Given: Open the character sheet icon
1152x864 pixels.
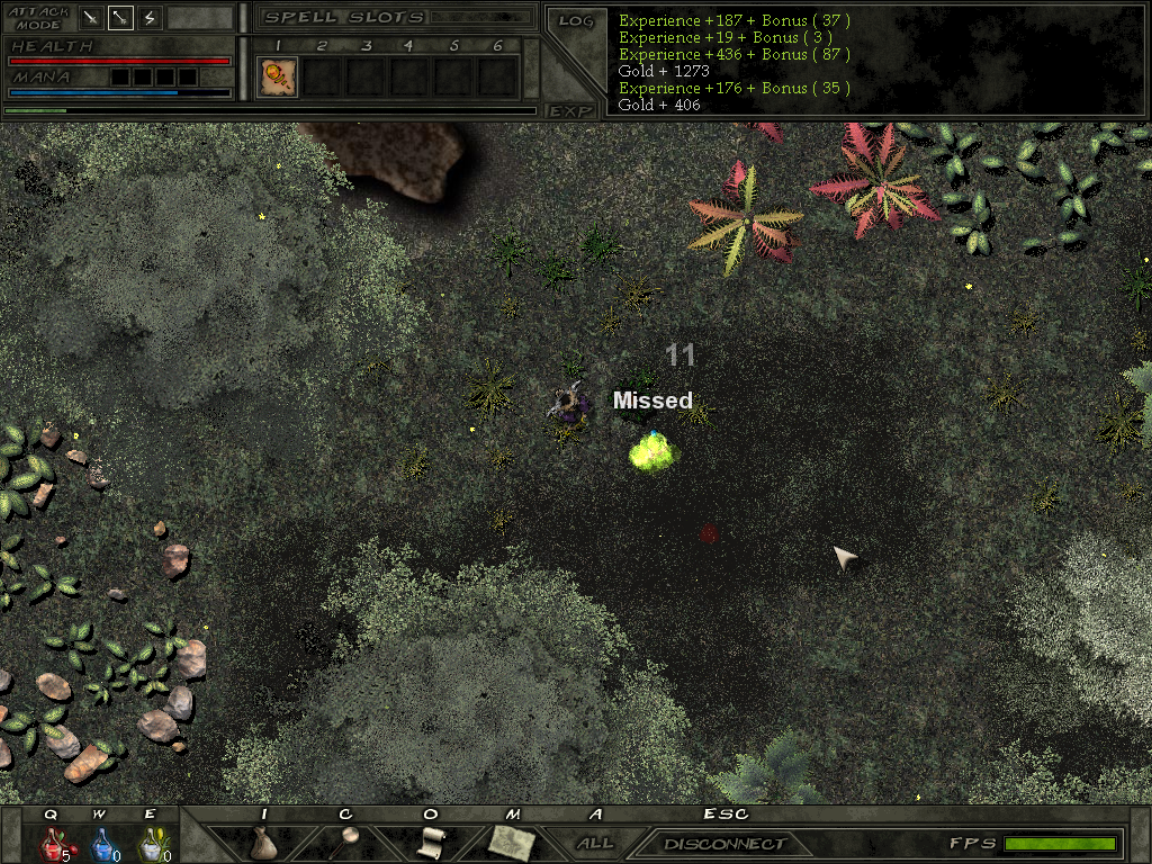Looking at the screenshot, I should click(347, 840).
